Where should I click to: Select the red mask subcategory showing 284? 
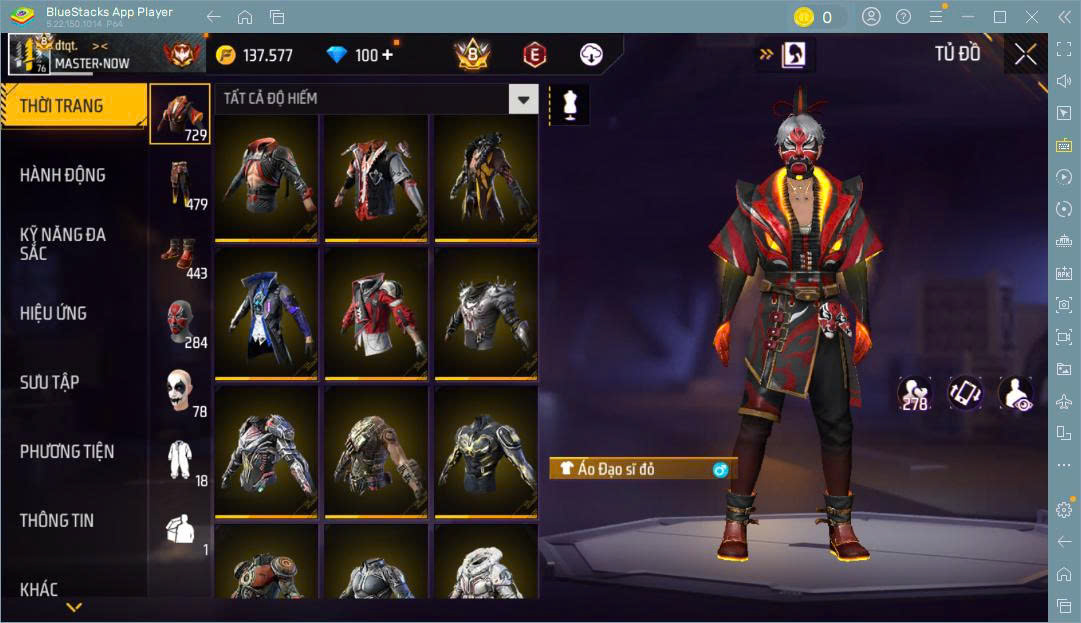coord(181,324)
